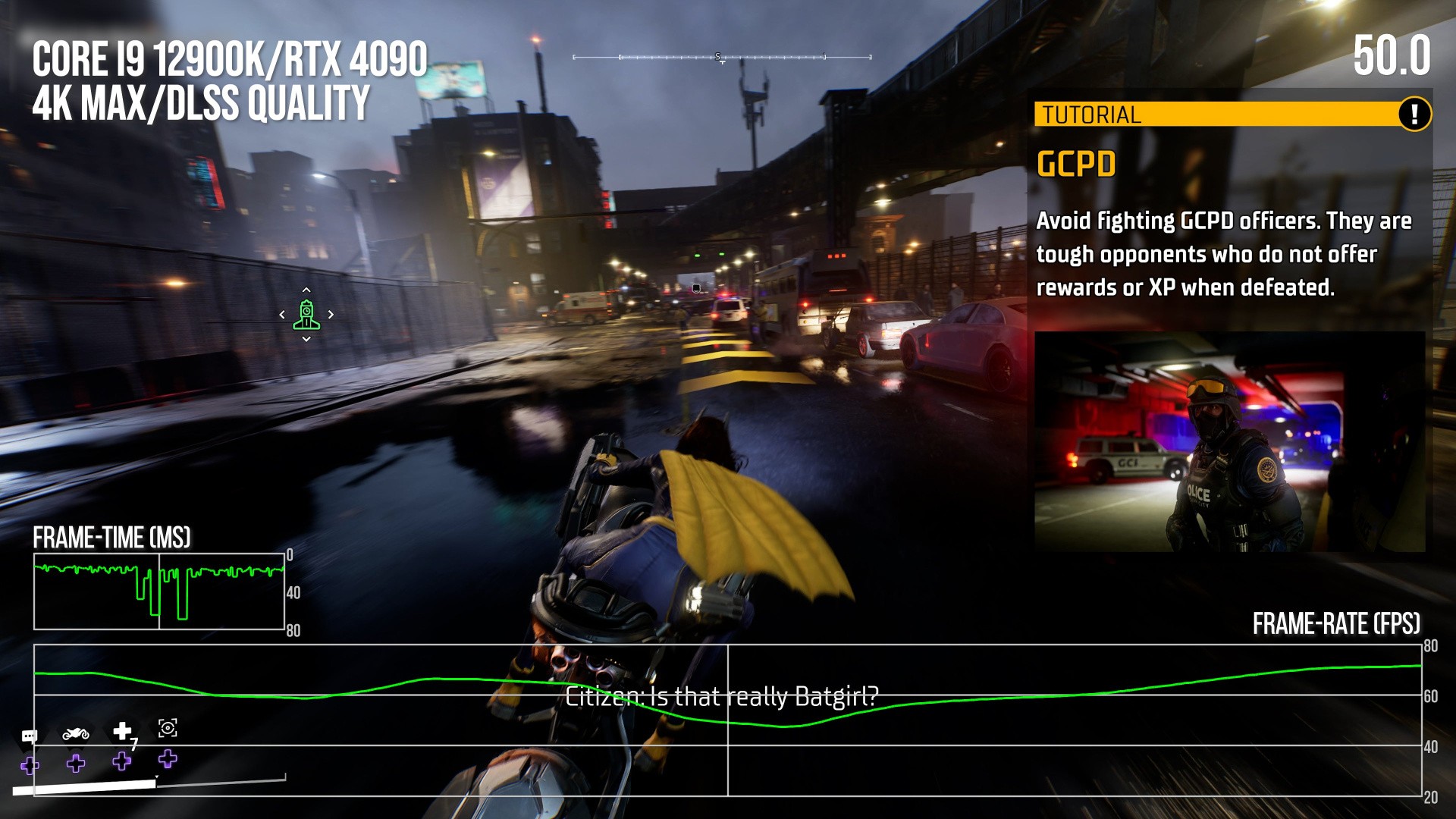Use the health pack plus icon
Image resolution: width=1456 pixels, height=819 pixels.
click(x=122, y=731)
